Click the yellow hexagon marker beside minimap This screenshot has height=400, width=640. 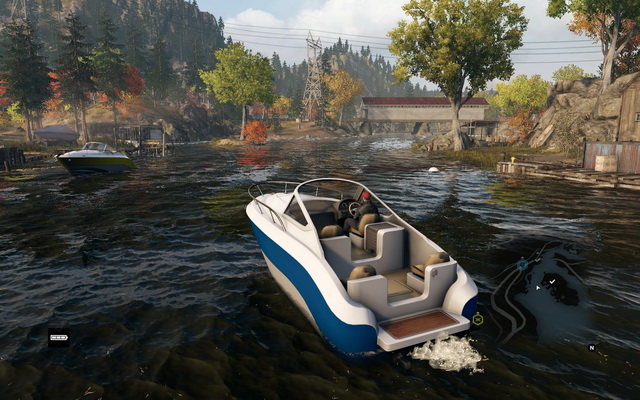478,319
